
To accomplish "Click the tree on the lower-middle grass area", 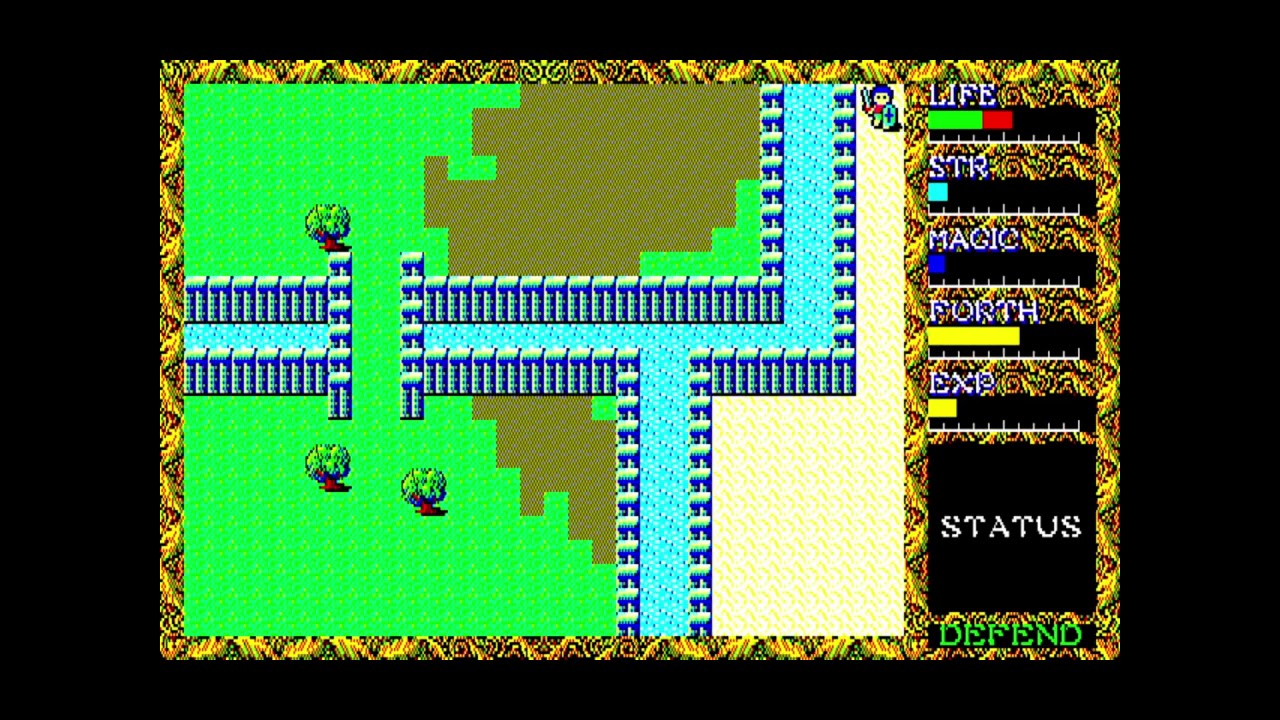I will tap(425, 490).
